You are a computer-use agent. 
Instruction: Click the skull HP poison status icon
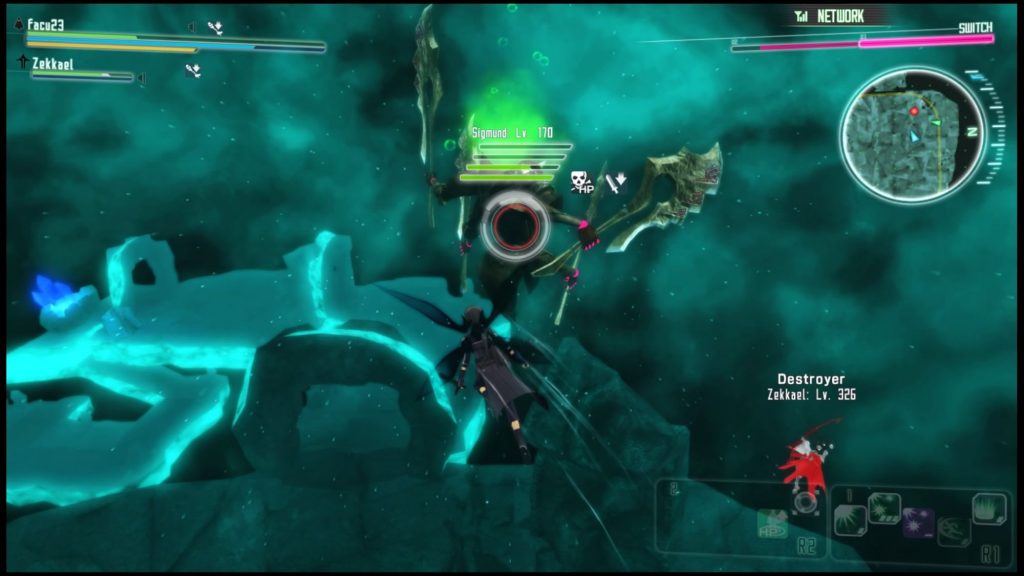(581, 181)
